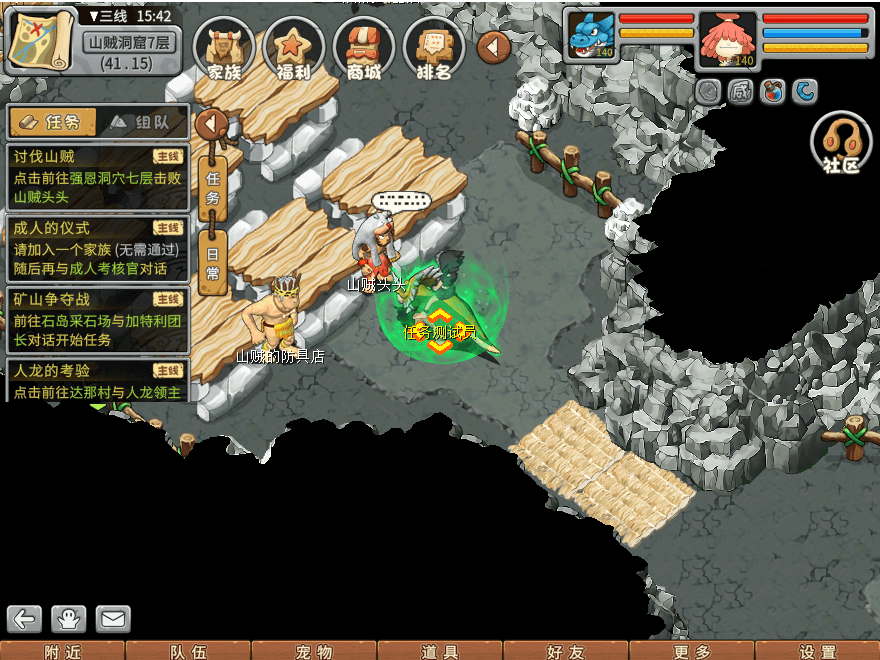Open the world map scroll icon
This screenshot has height=660, width=880.
pos(40,41)
